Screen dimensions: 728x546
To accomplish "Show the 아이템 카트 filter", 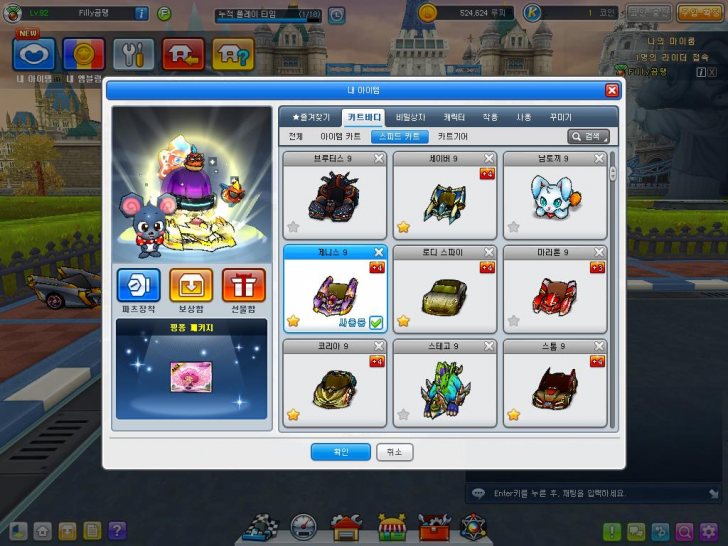I will tap(341, 136).
